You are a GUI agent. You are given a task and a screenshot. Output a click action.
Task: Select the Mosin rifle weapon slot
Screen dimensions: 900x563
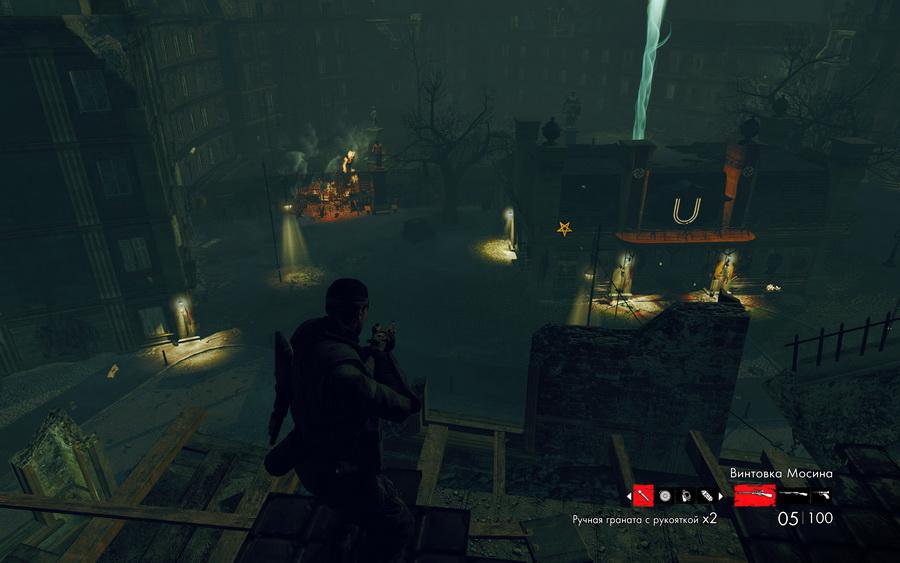(754, 495)
